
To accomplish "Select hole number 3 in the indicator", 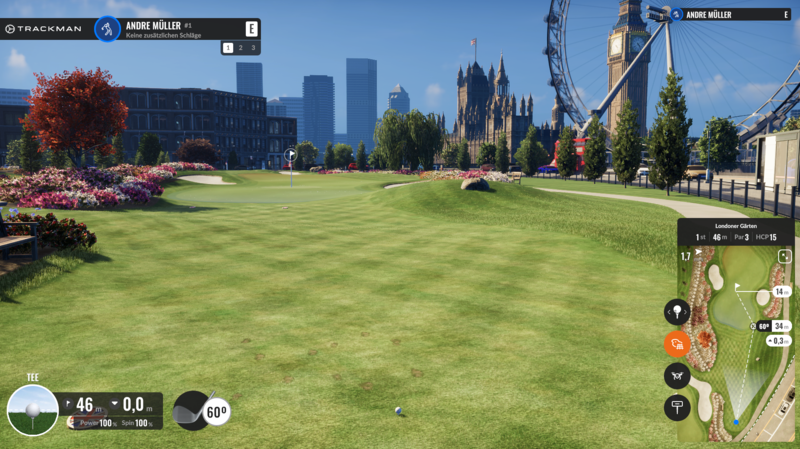I will coord(253,47).
